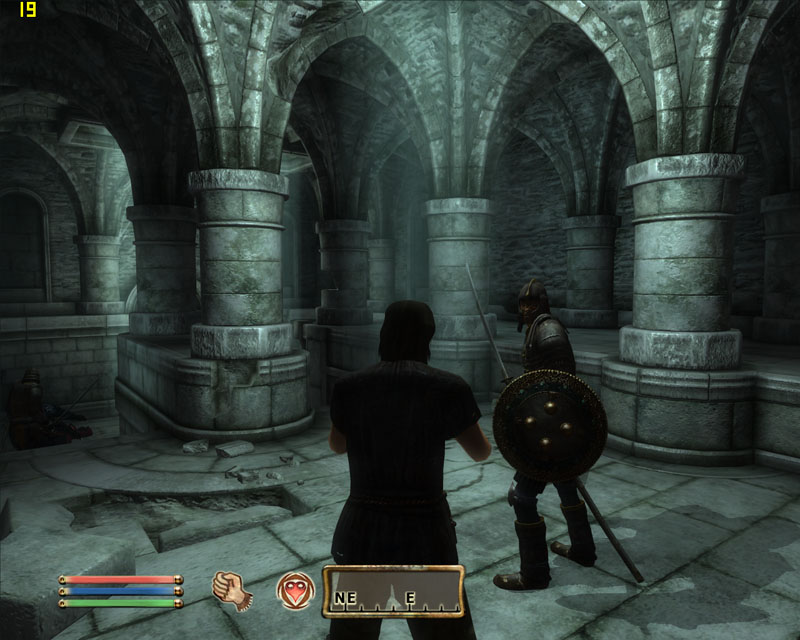Click the fist weapon icon
This screenshot has height=640, width=800.
coord(232,591)
